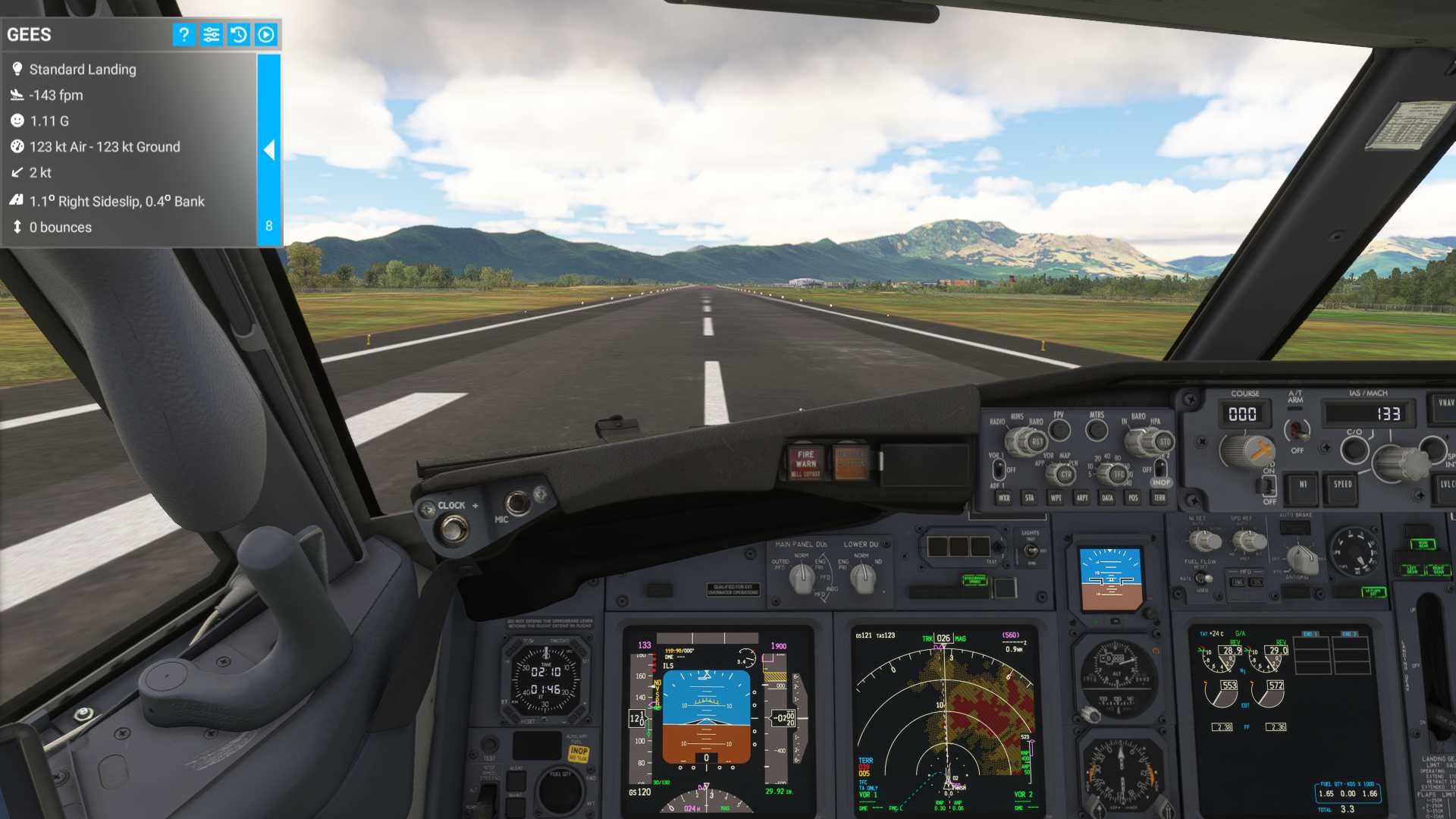Engage the N1 autothrottle mode button
This screenshot has width=1456, height=819.
[x=1303, y=485]
